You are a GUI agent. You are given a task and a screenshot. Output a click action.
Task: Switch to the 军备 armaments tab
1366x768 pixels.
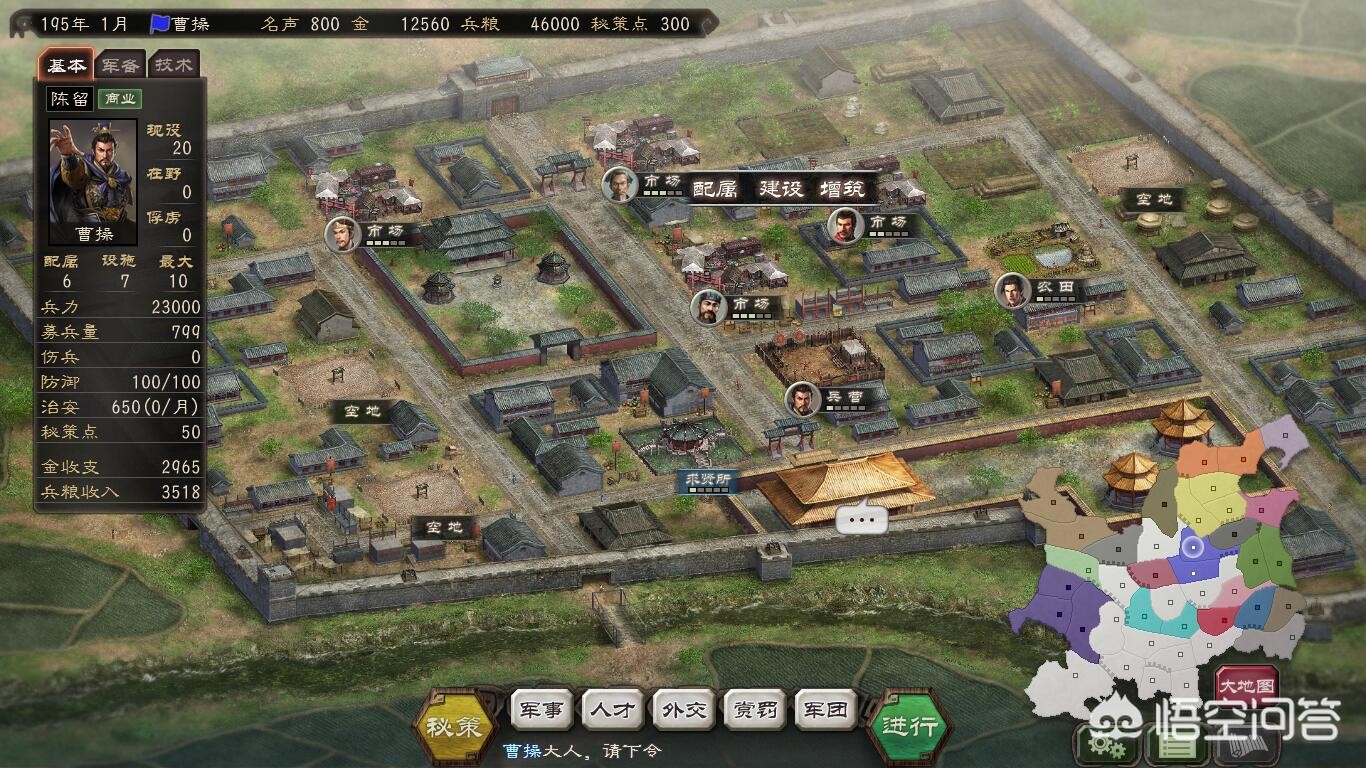pos(121,65)
